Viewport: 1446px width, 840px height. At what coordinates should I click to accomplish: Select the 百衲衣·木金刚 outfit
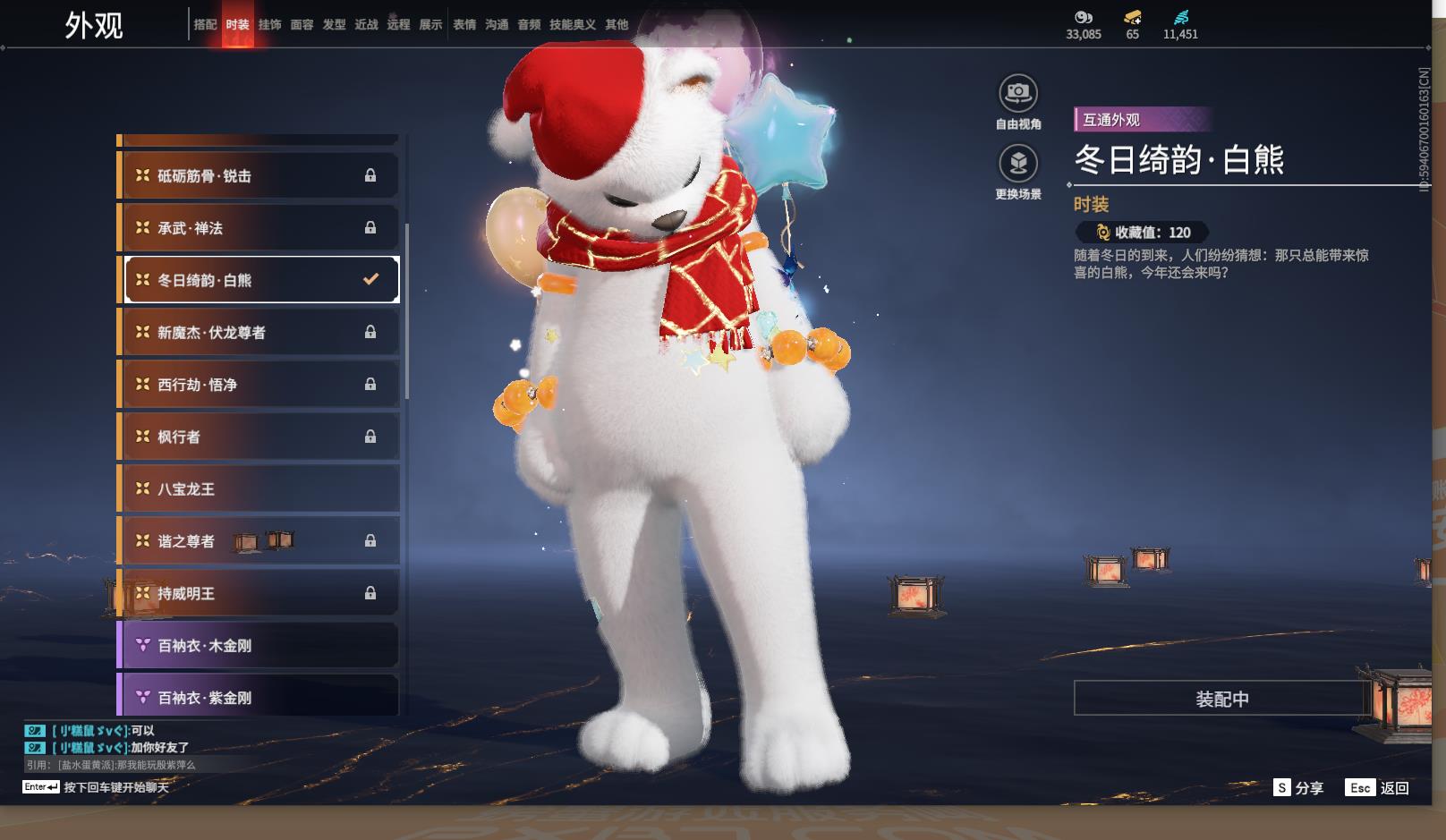click(x=259, y=646)
